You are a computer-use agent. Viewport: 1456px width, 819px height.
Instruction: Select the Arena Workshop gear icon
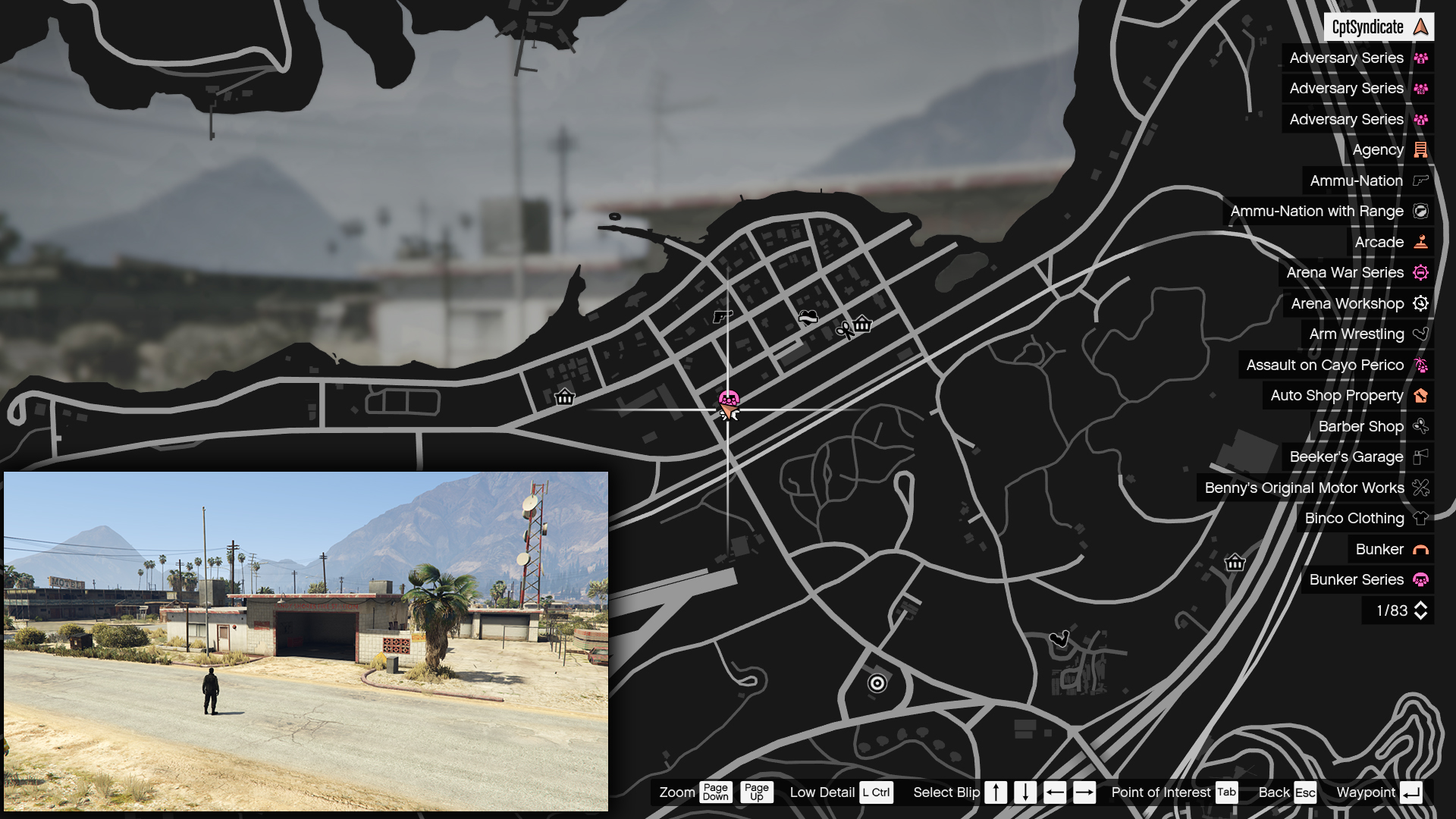1420,303
